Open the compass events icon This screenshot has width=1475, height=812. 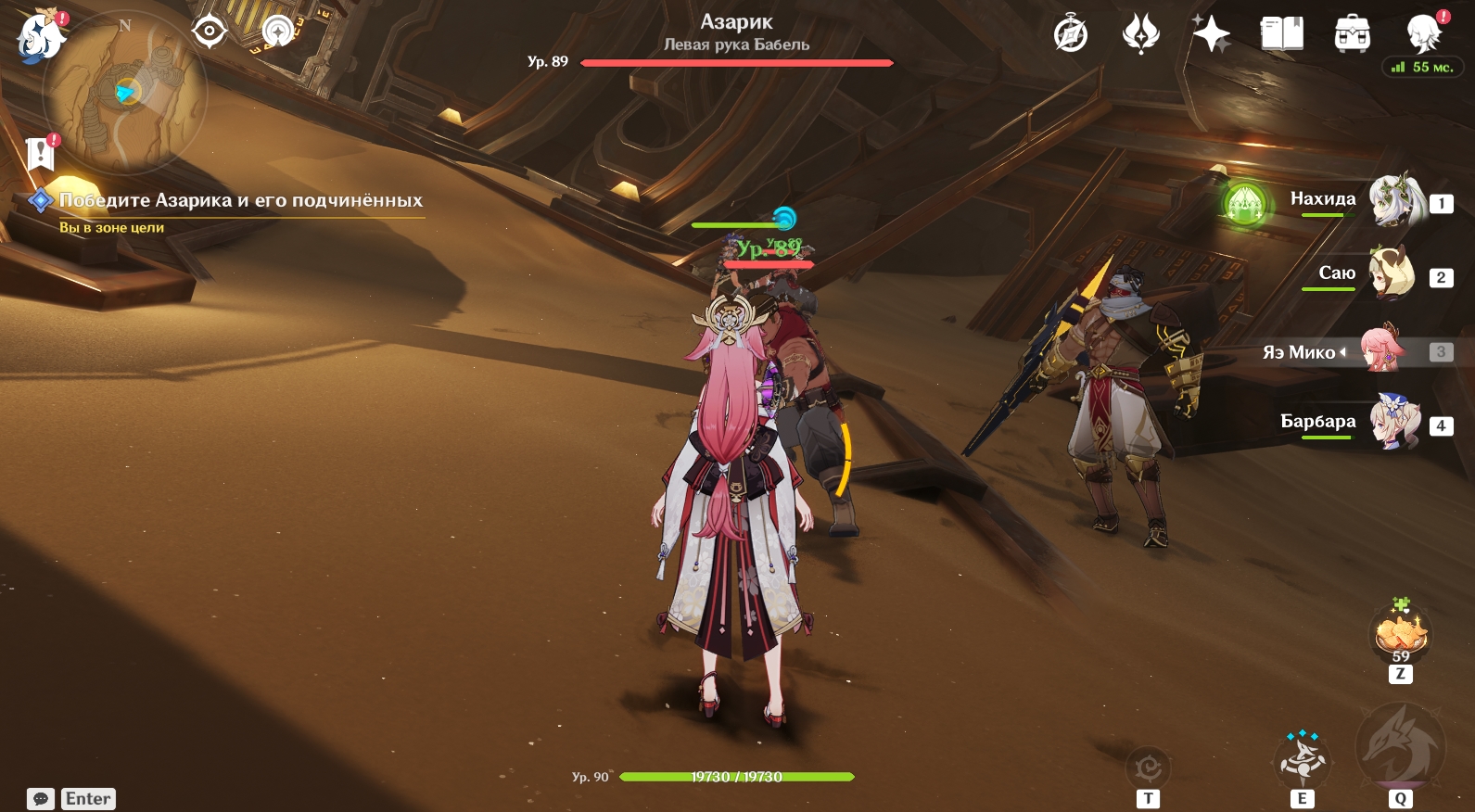coord(1071,35)
